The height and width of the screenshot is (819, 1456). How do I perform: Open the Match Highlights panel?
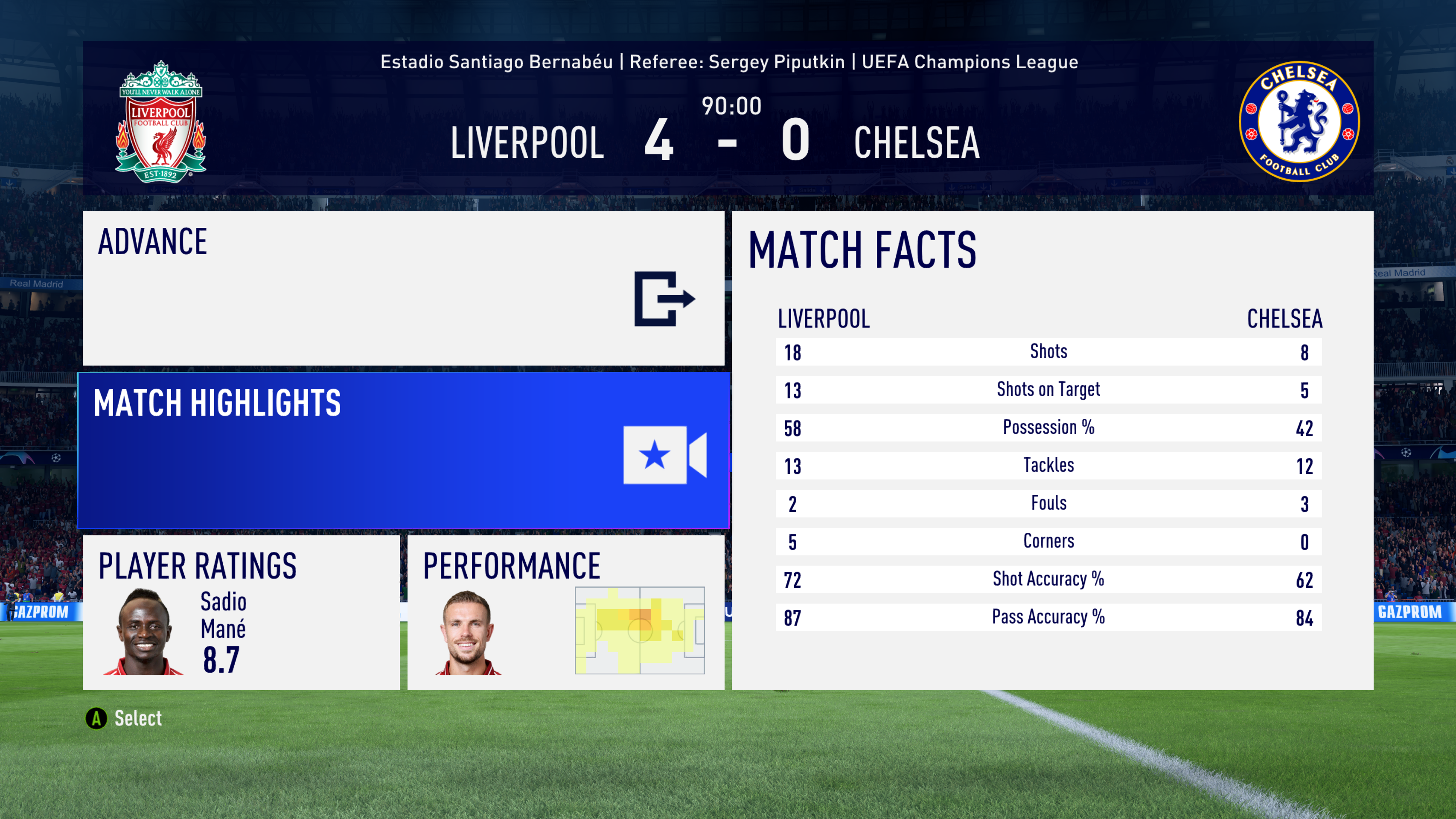(404, 452)
